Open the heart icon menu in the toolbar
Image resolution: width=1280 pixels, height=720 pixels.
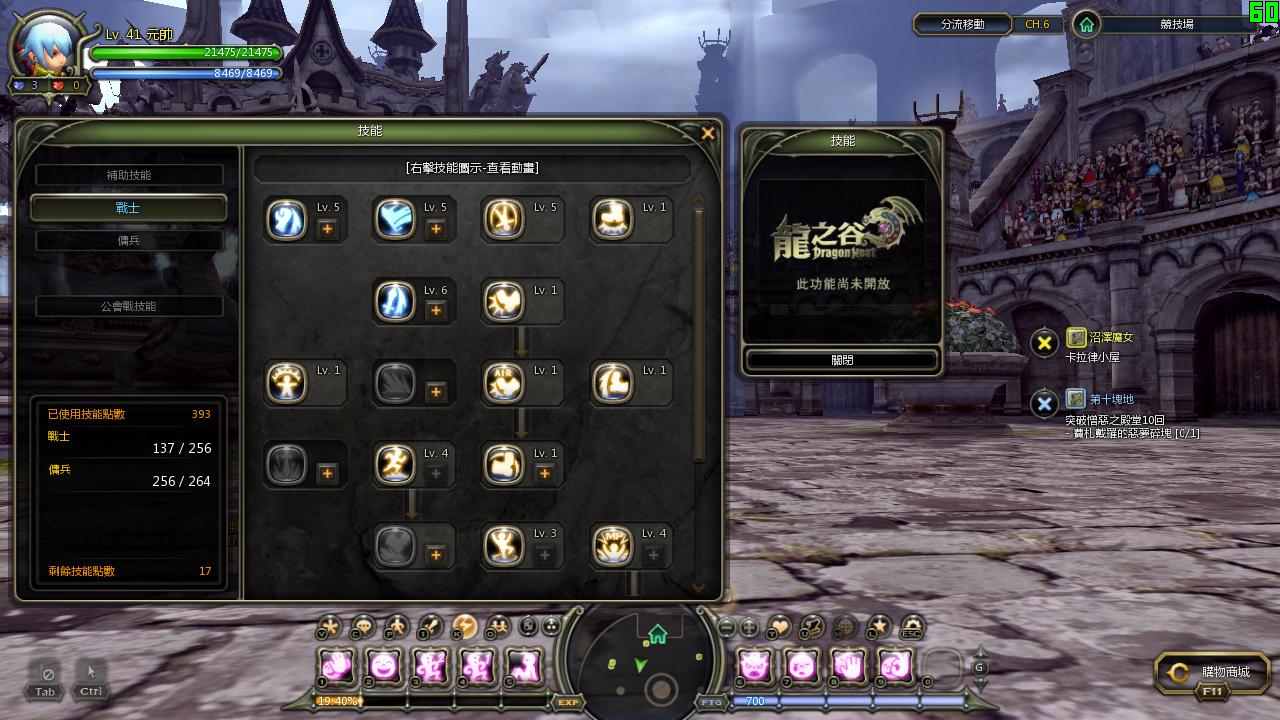(778, 627)
